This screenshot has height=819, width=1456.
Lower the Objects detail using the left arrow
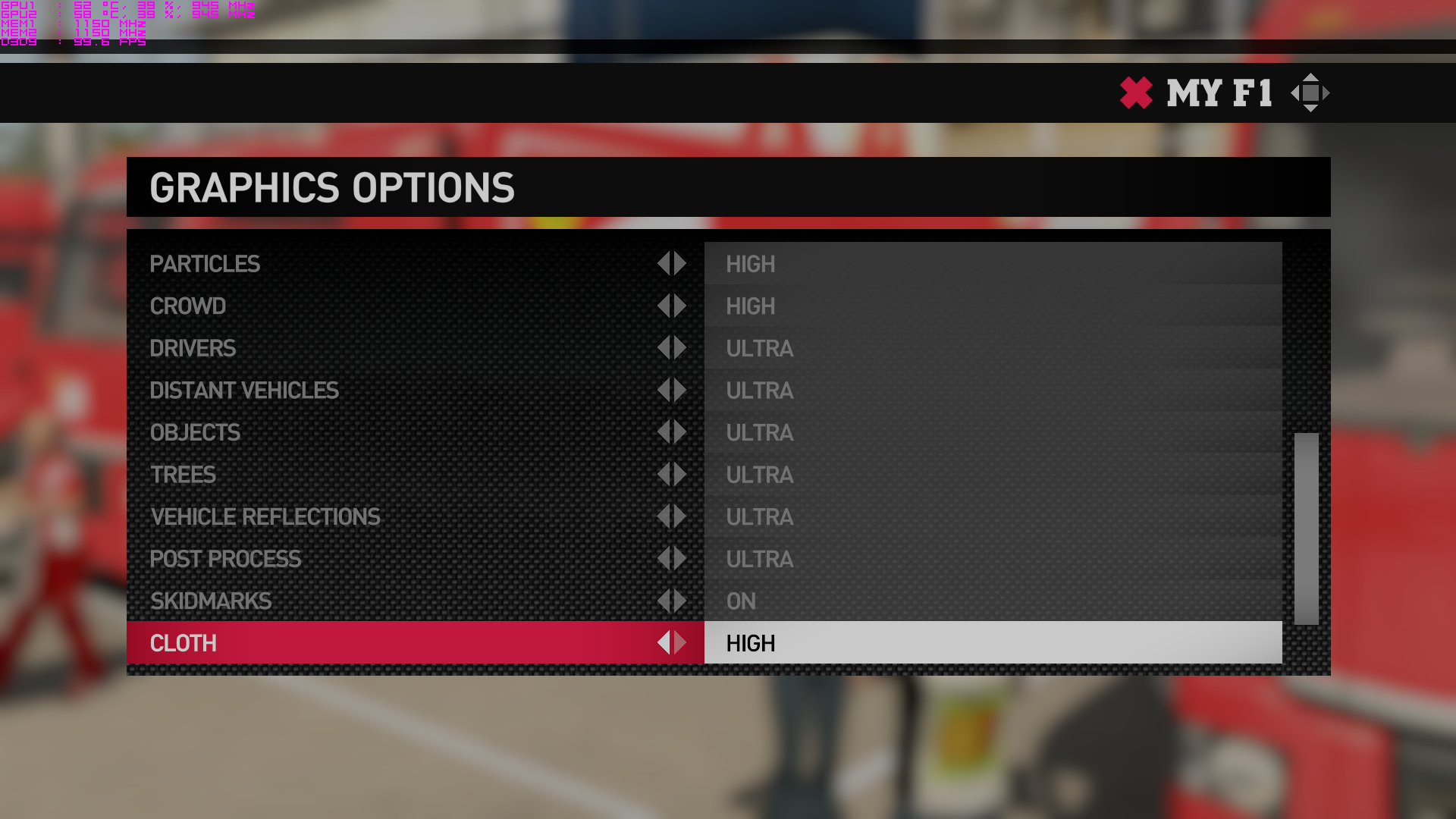point(664,432)
